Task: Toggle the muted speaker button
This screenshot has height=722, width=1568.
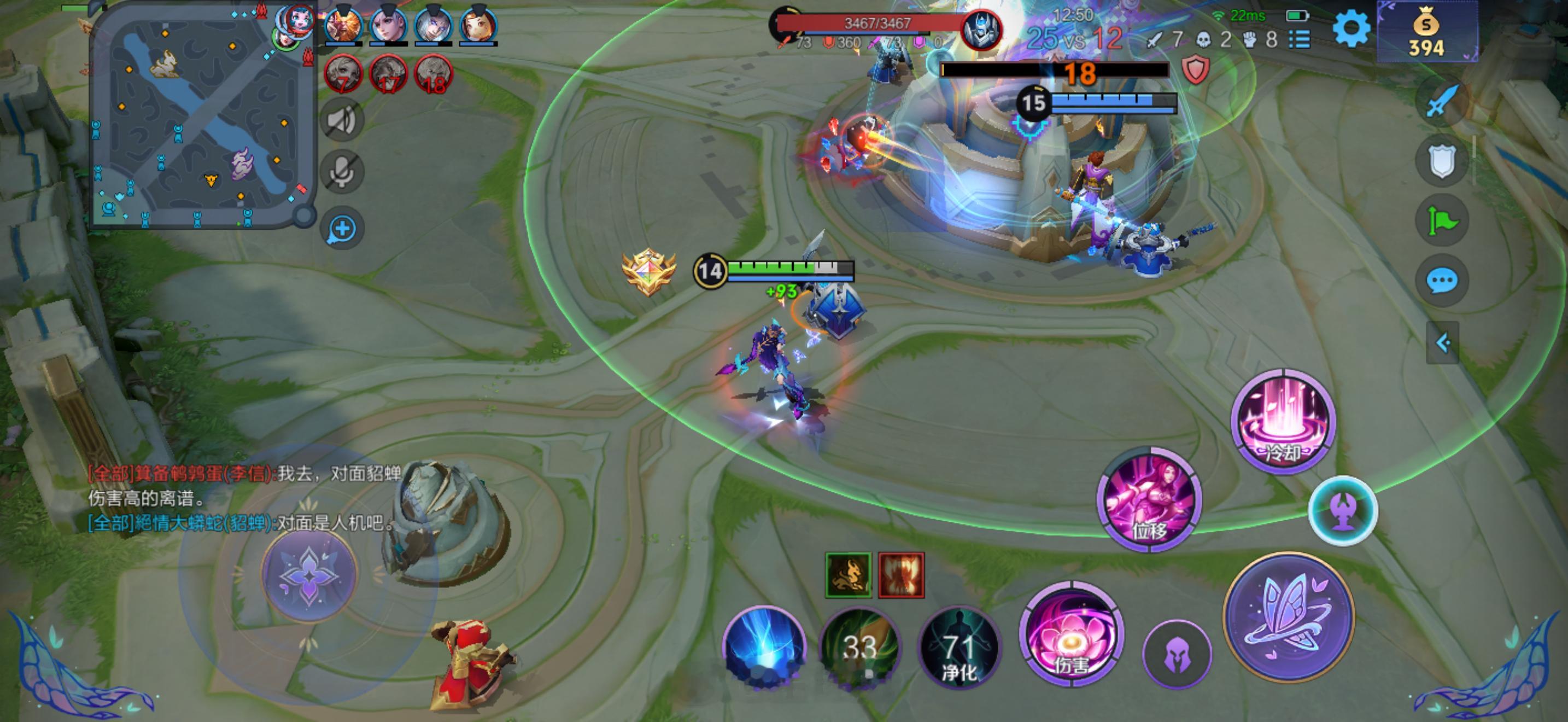Action: [x=342, y=120]
